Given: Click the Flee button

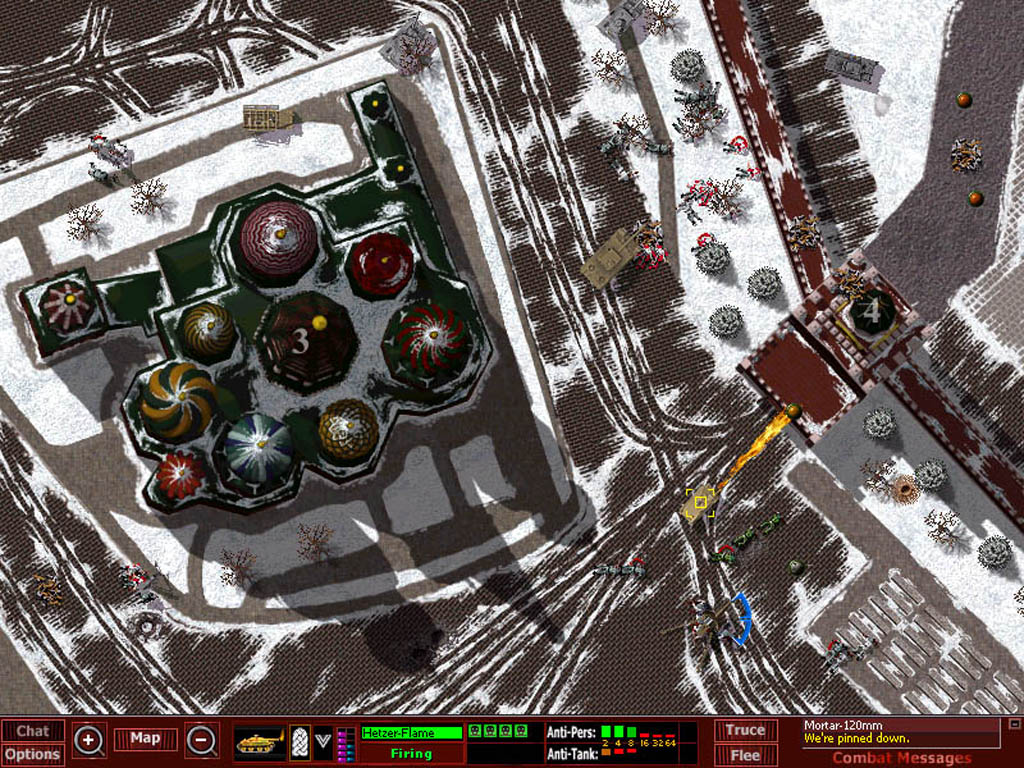Looking at the screenshot, I should [x=745, y=755].
